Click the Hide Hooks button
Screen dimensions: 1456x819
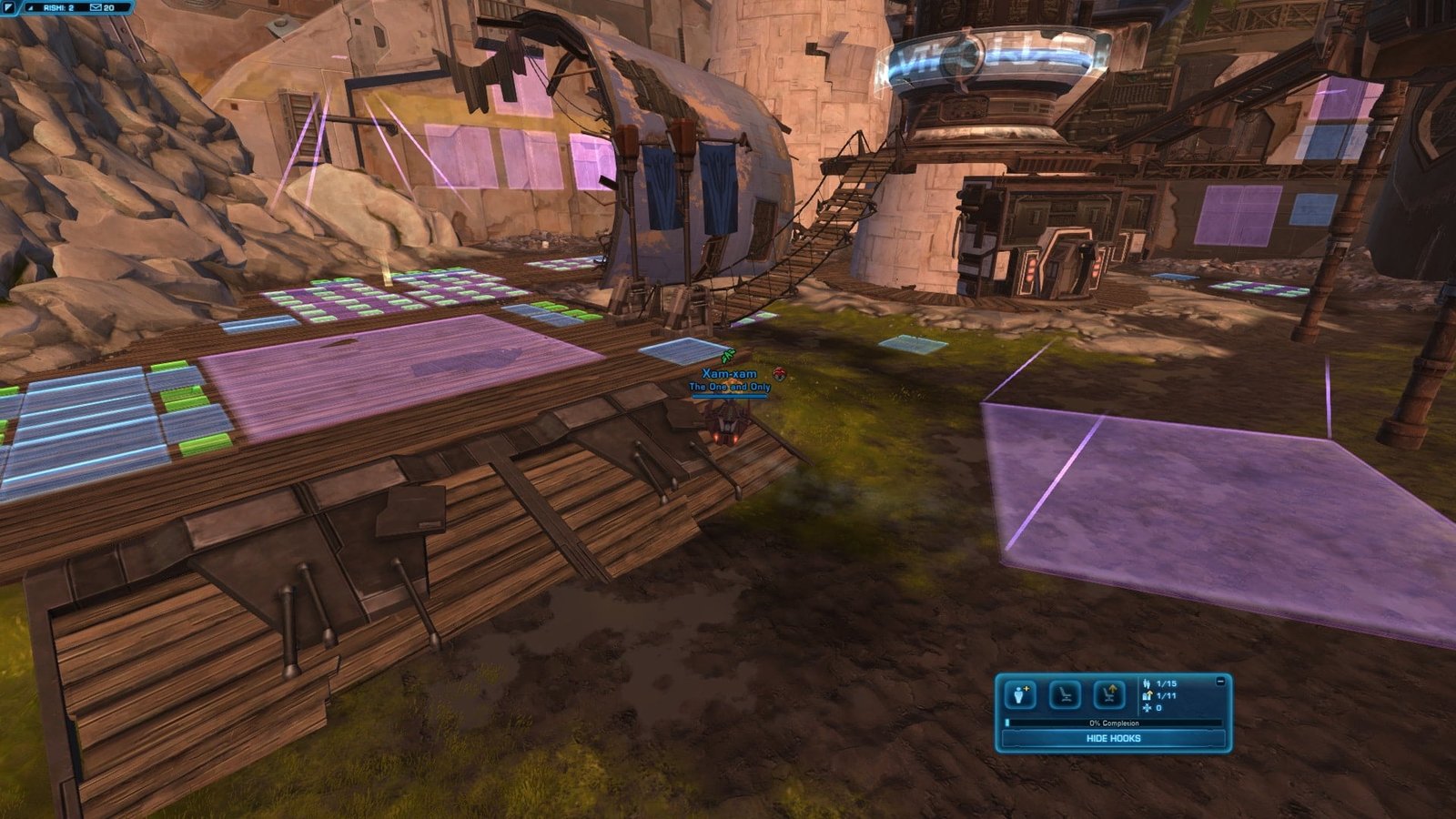click(x=1113, y=738)
